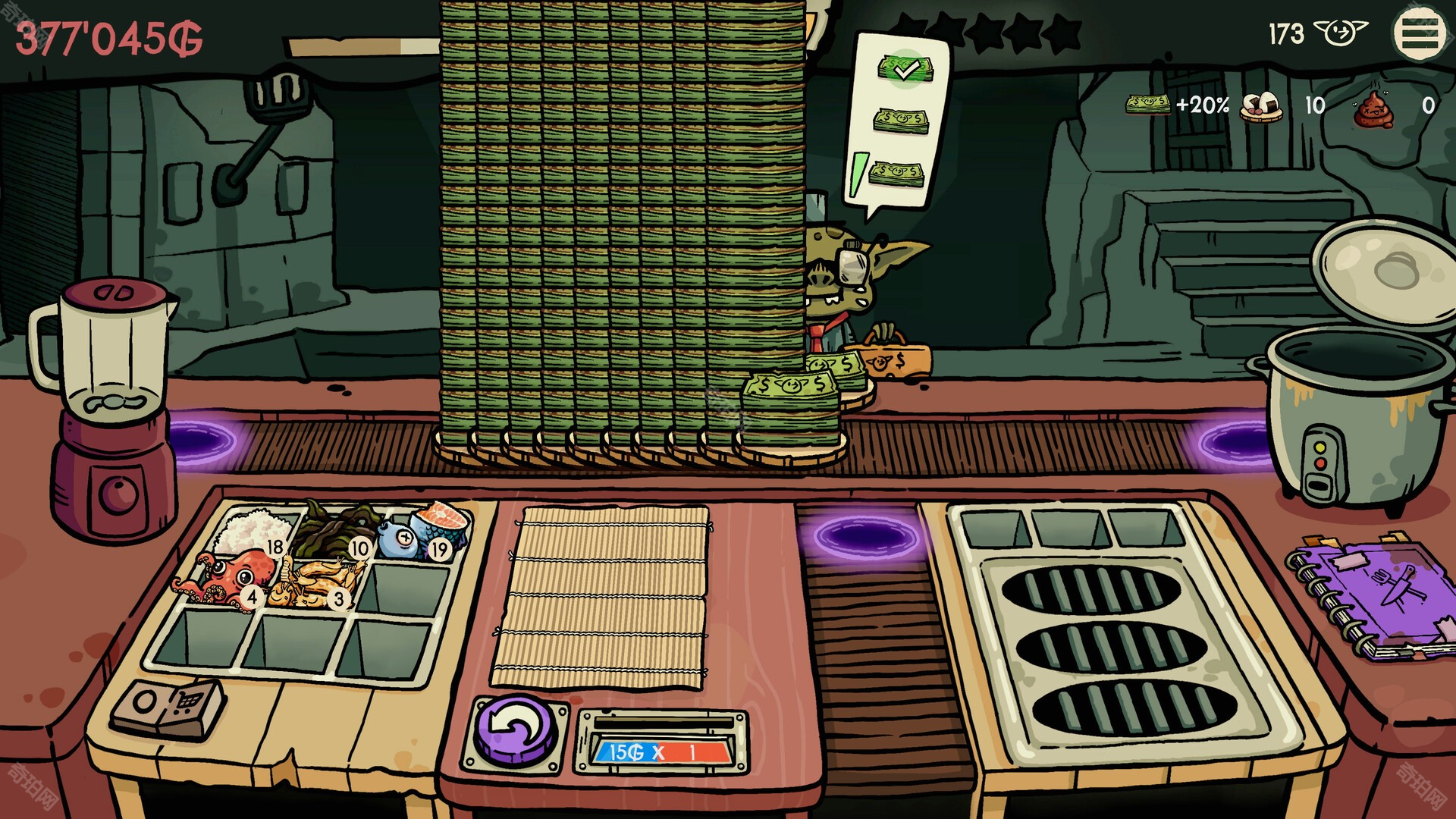Open the hamburger menu
Viewport: 1456px width, 819px height.
[x=1419, y=34]
